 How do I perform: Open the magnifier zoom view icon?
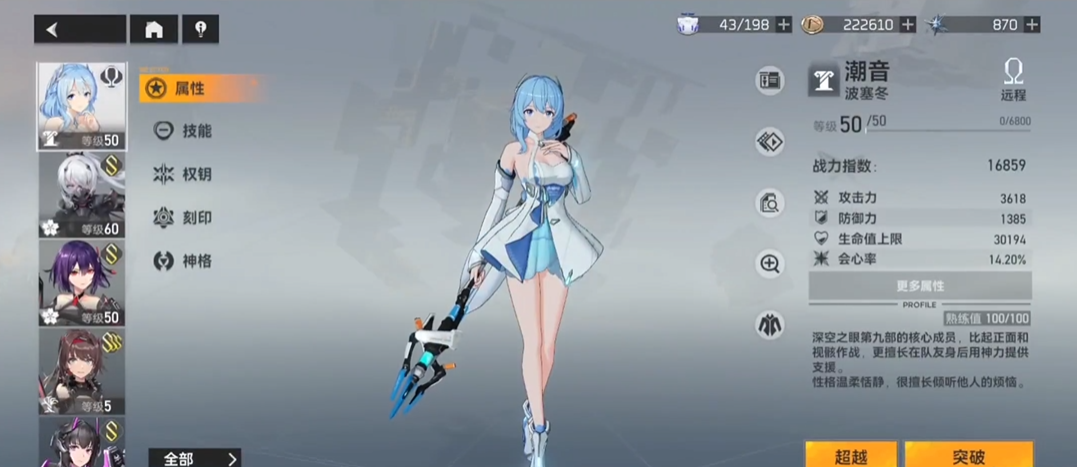click(x=770, y=264)
